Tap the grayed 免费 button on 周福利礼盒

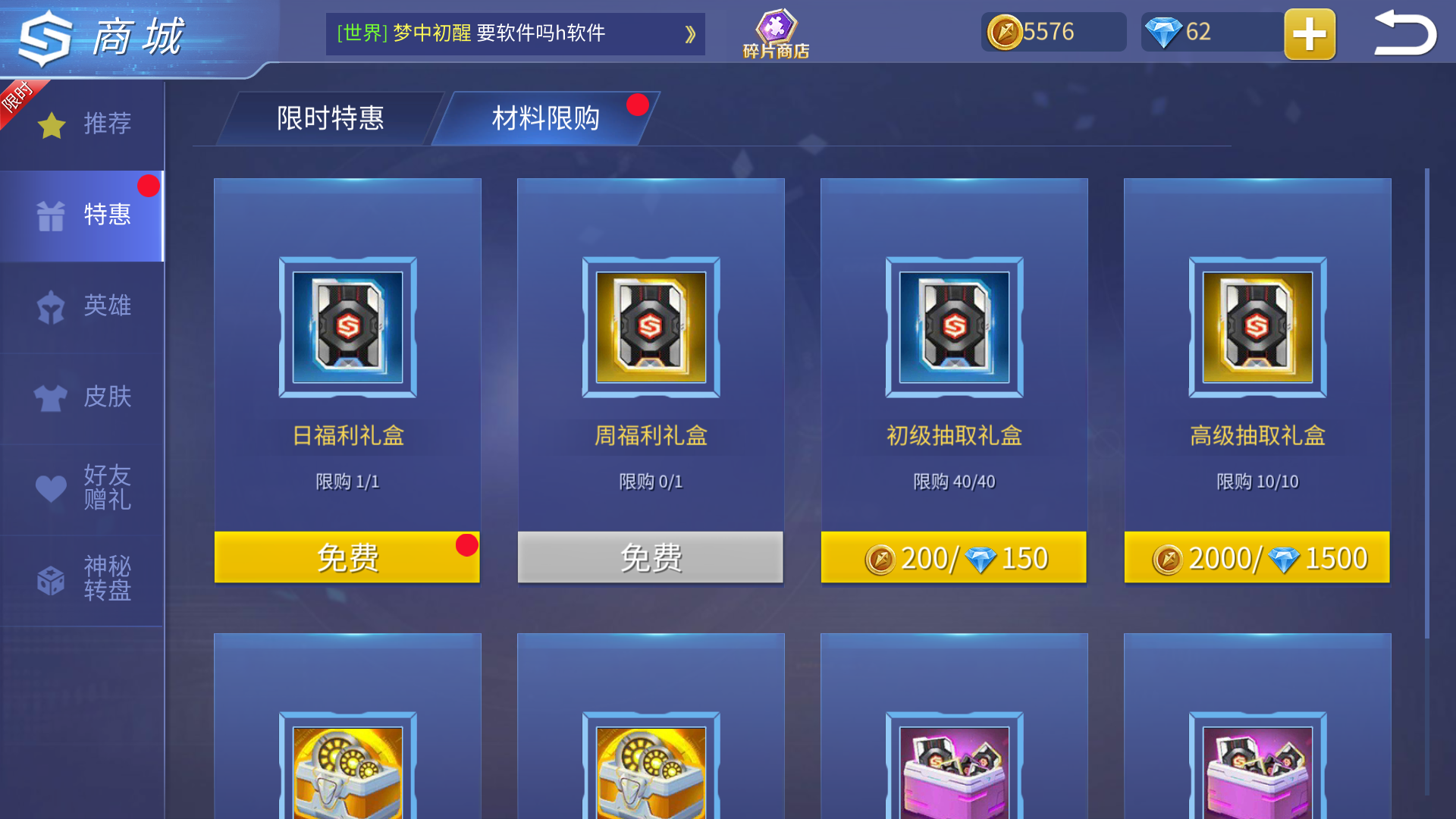[650, 557]
